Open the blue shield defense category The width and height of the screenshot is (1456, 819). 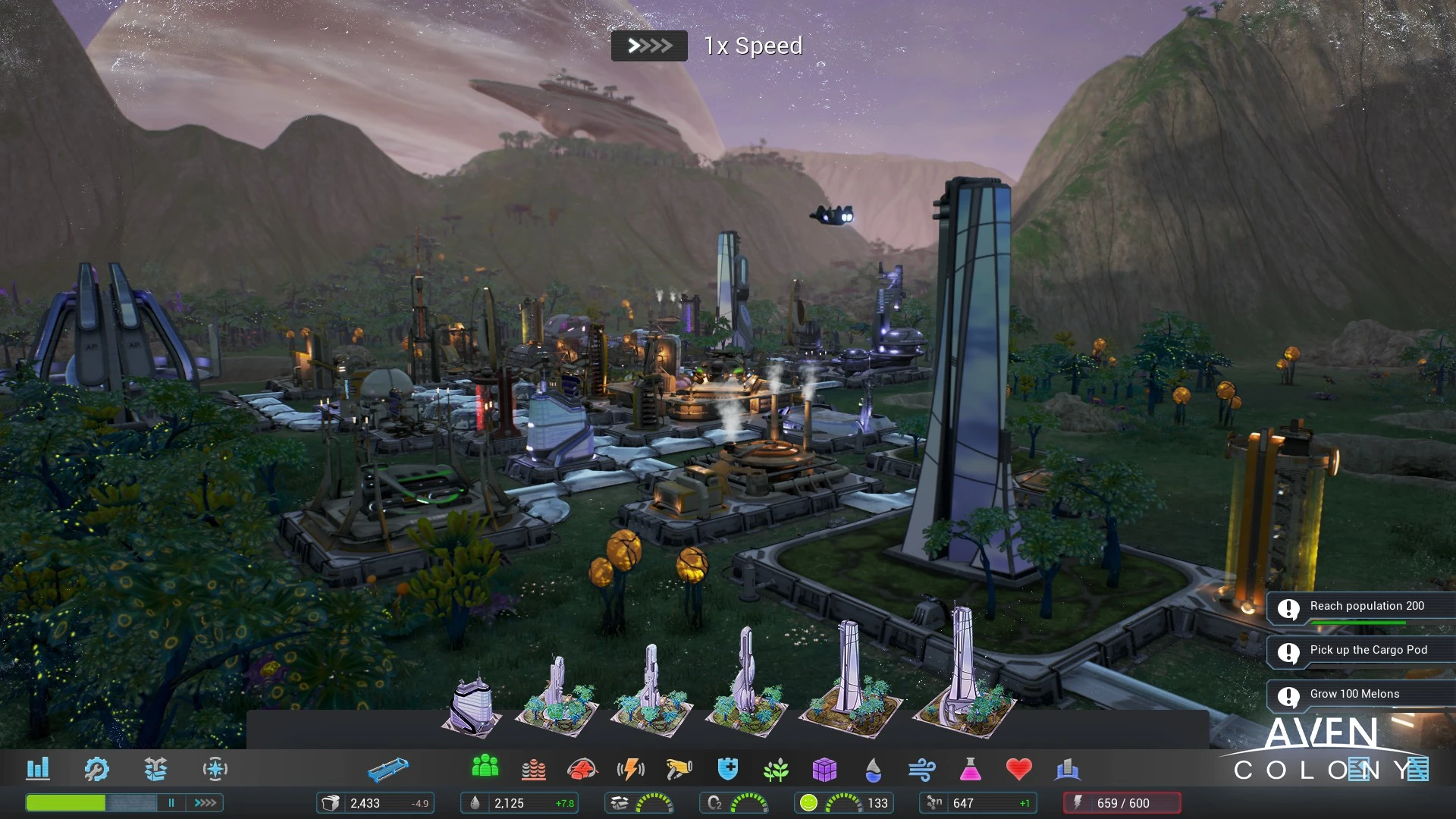pyautogui.click(x=727, y=770)
